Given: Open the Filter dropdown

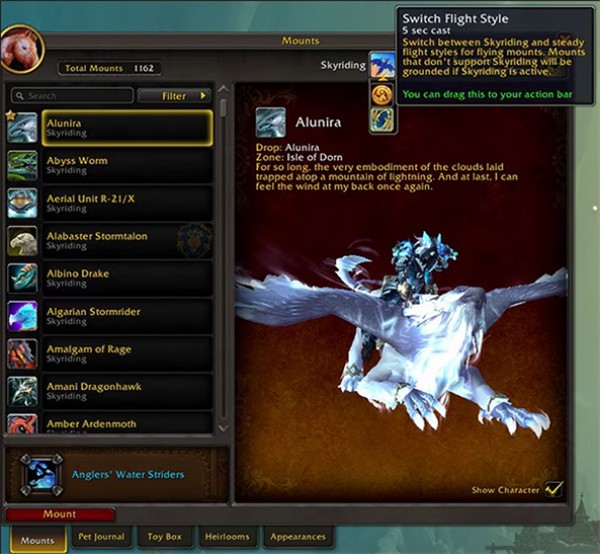Looking at the screenshot, I should tap(174, 96).
